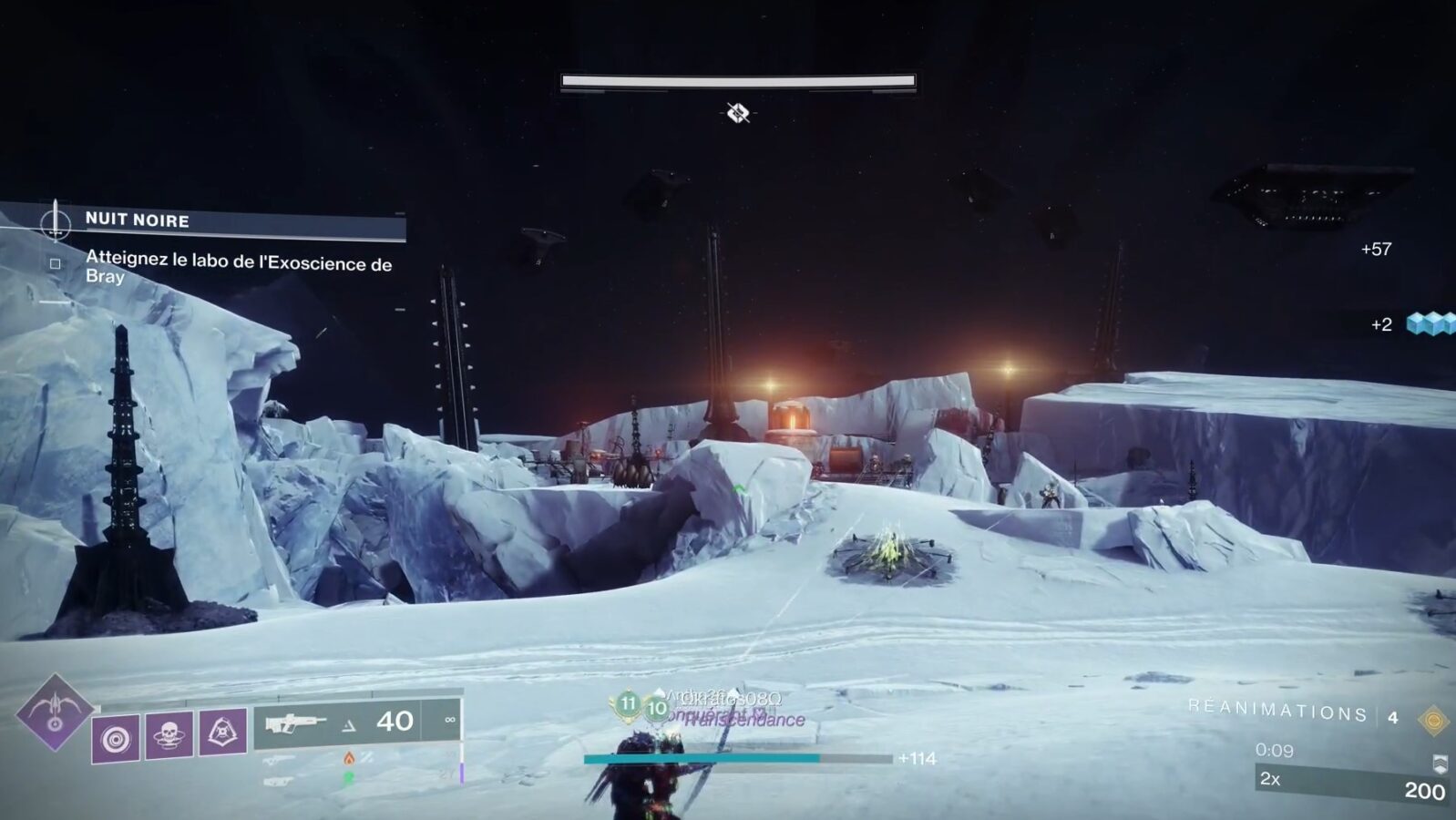The height and width of the screenshot is (820, 1456).
Task: Toggle the infinity ammo indicator
Action: click(x=451, y=721)
